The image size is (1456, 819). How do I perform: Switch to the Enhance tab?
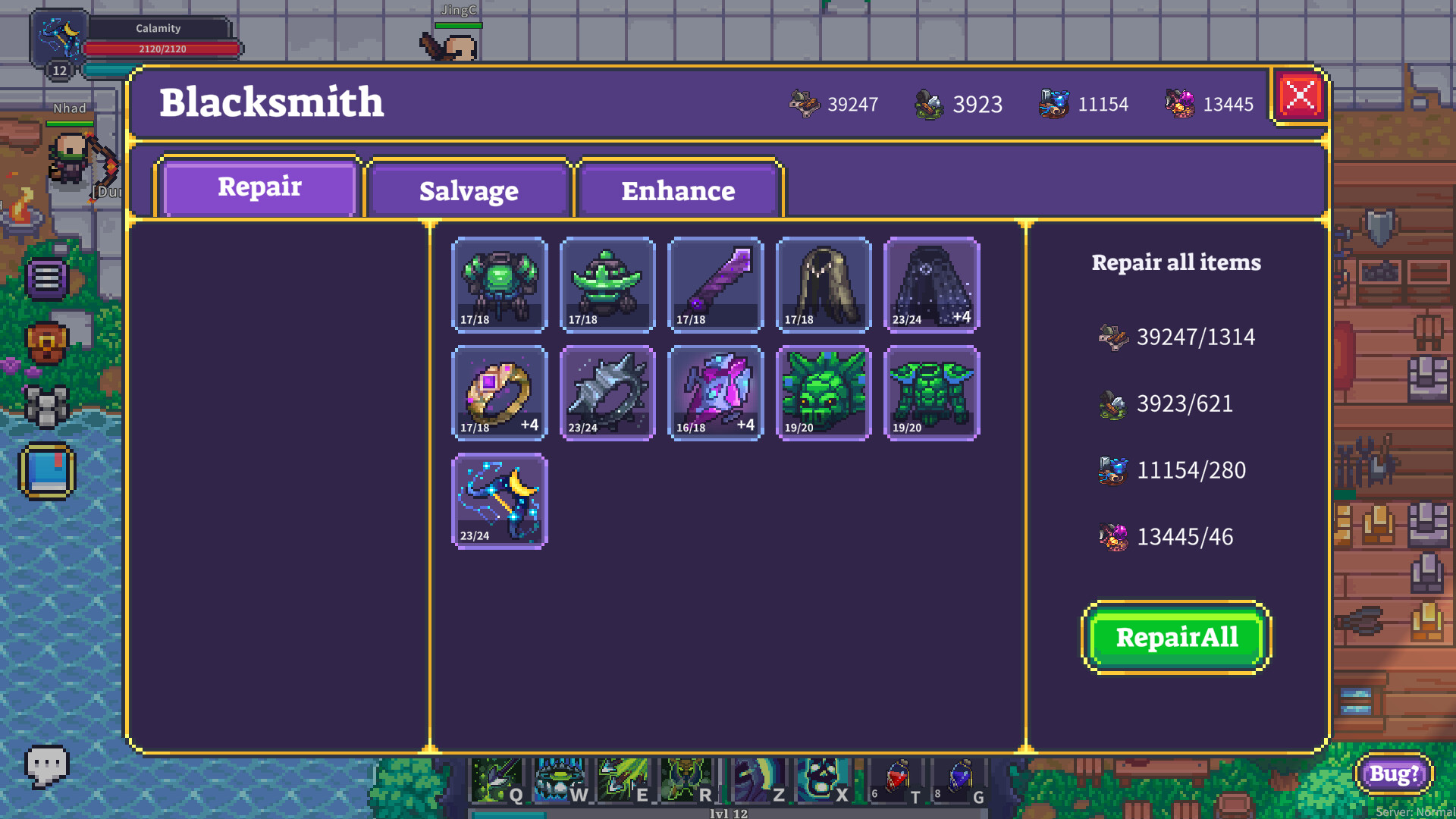(x=678, y=191)
